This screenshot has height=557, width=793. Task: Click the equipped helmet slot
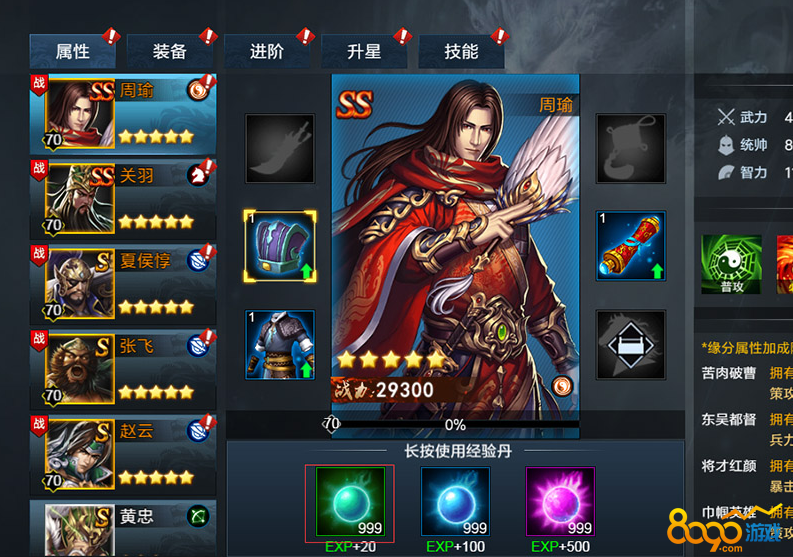(280, 245)
